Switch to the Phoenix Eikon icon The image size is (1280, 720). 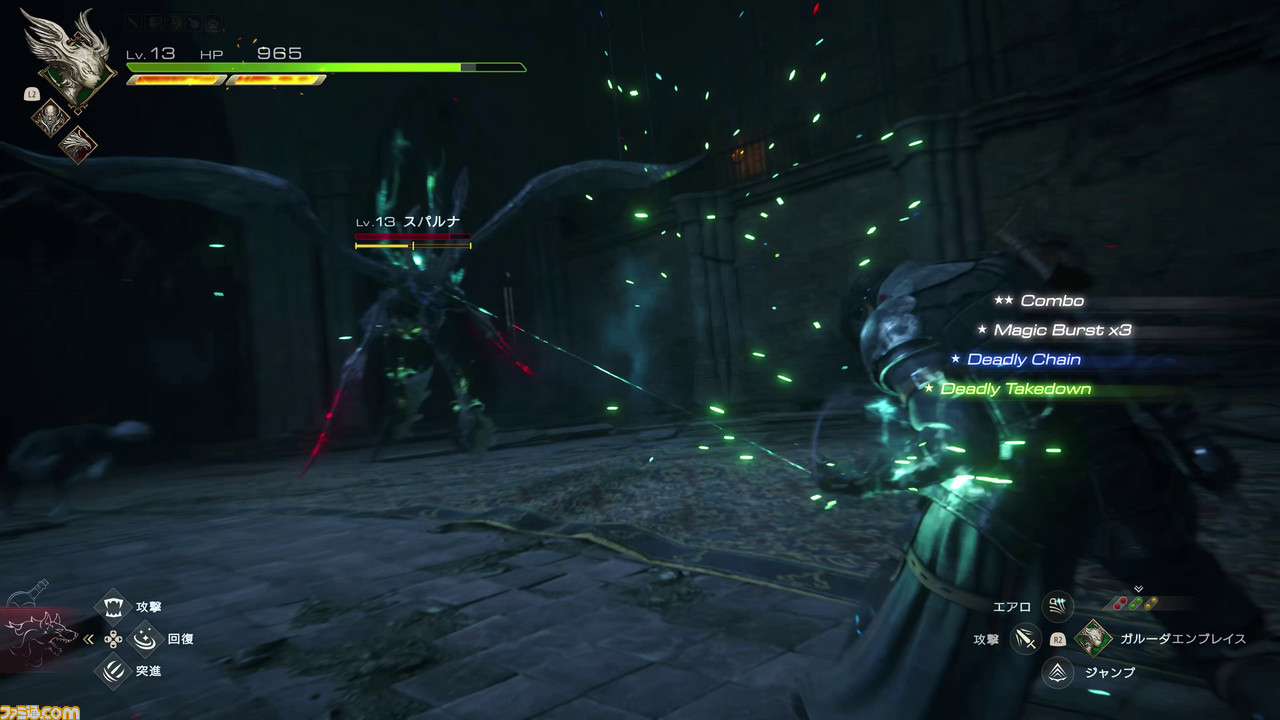77,144
